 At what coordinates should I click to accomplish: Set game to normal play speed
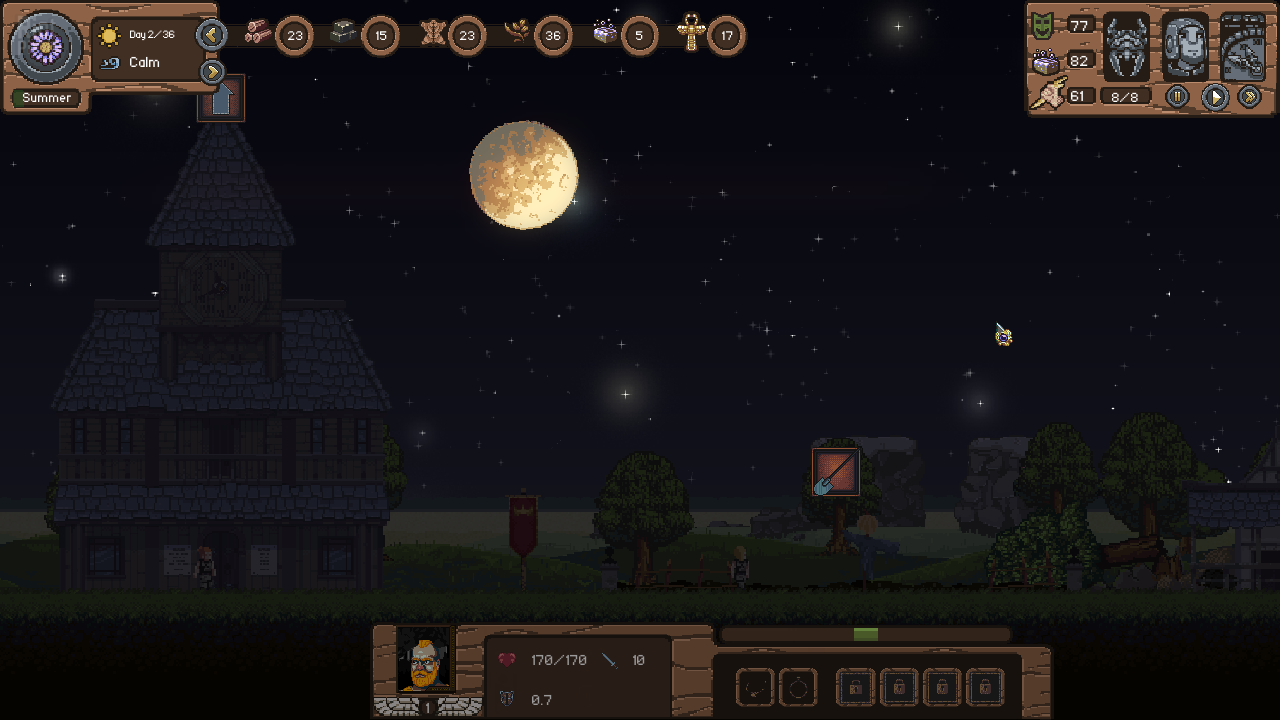tap(1214, 97)
